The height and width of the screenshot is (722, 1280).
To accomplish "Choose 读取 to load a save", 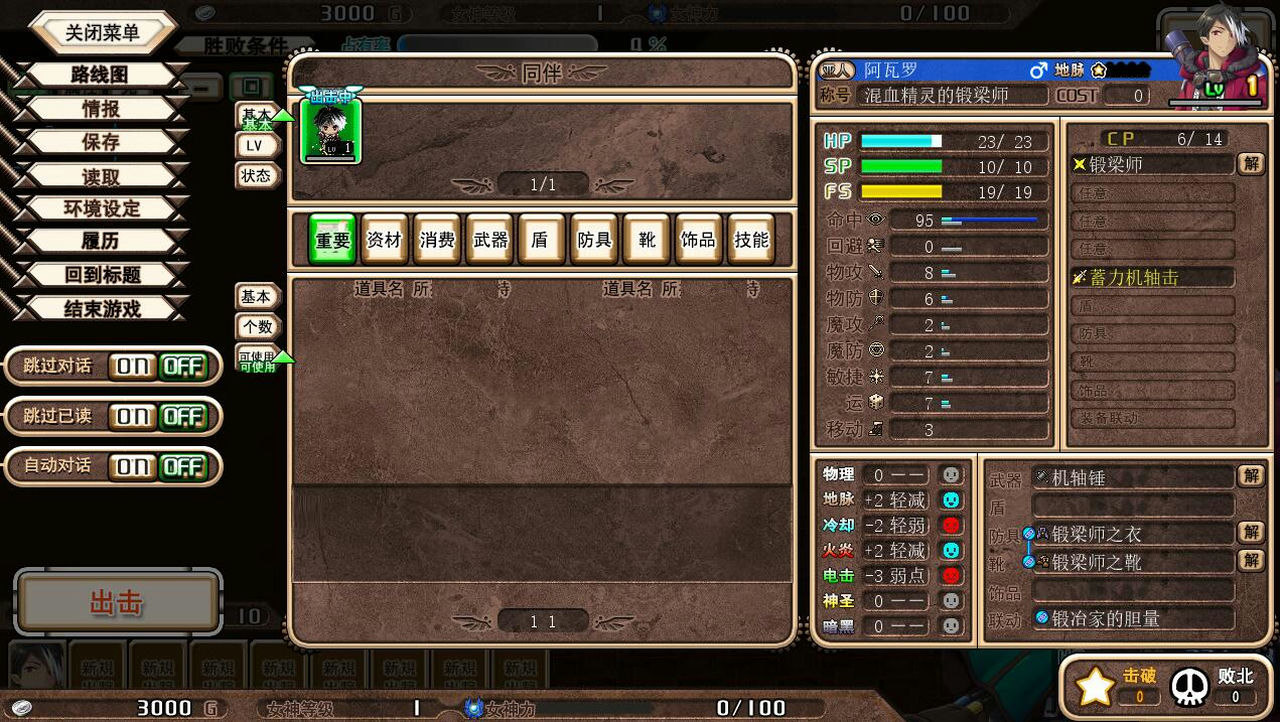I will coord(100,176).
